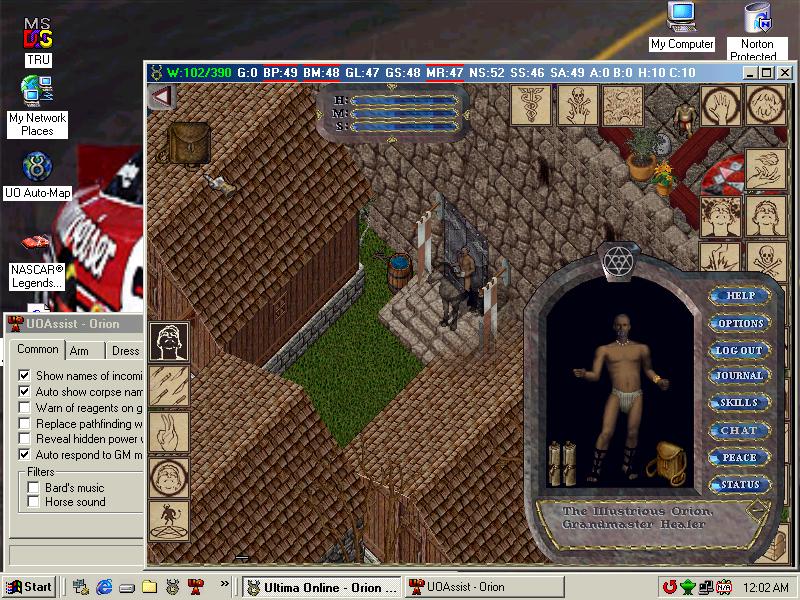Toggle the Peace/war mode button
This screenshot has width=800, height=600.
point(740,457)
